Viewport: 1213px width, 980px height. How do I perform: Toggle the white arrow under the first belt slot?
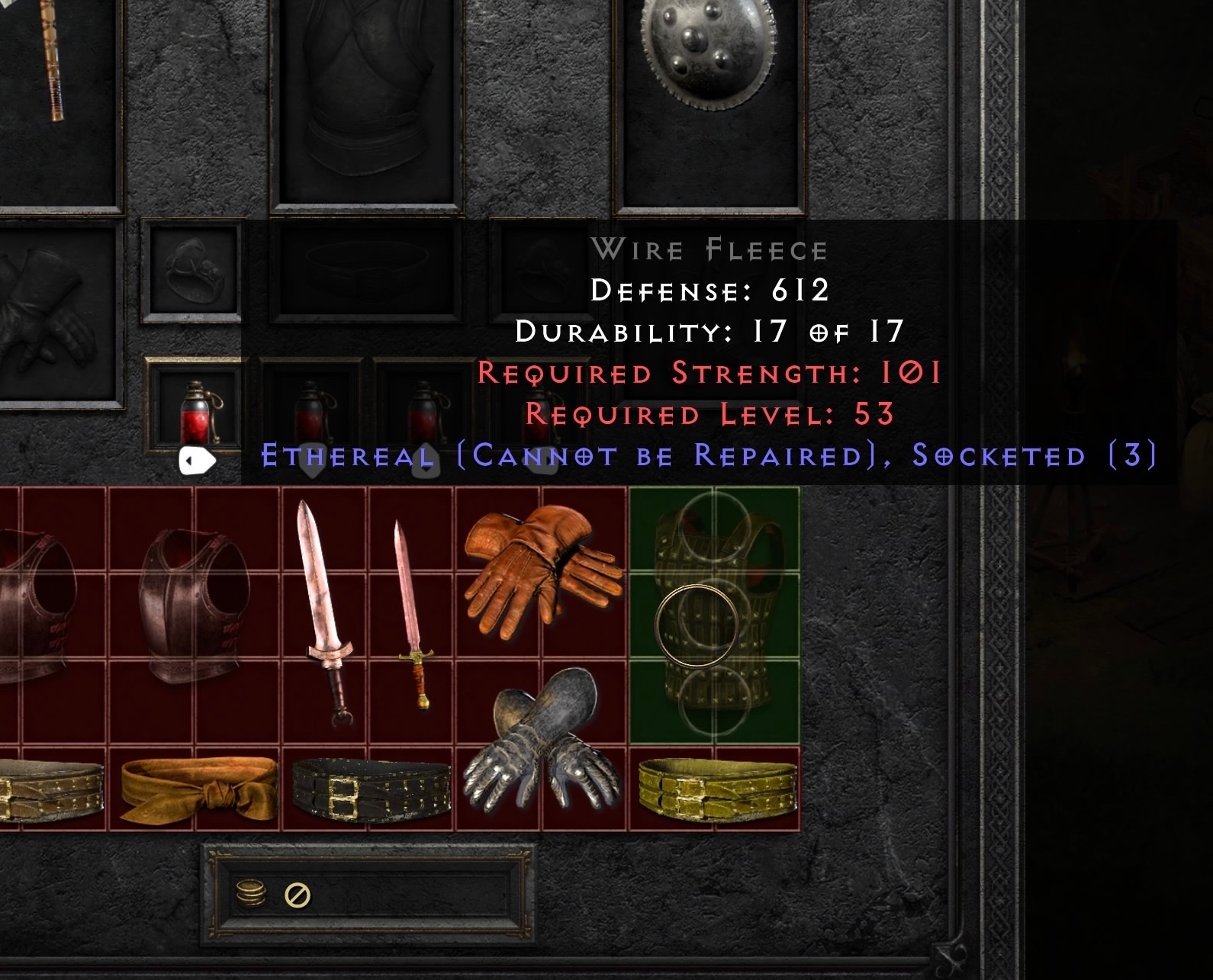197,460
